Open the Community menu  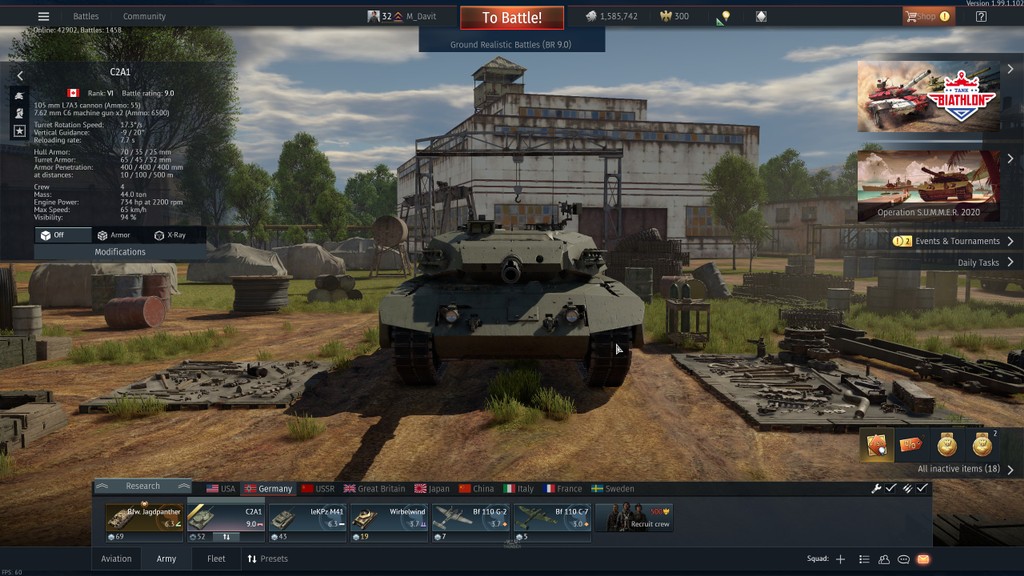(x=144, y=17)
